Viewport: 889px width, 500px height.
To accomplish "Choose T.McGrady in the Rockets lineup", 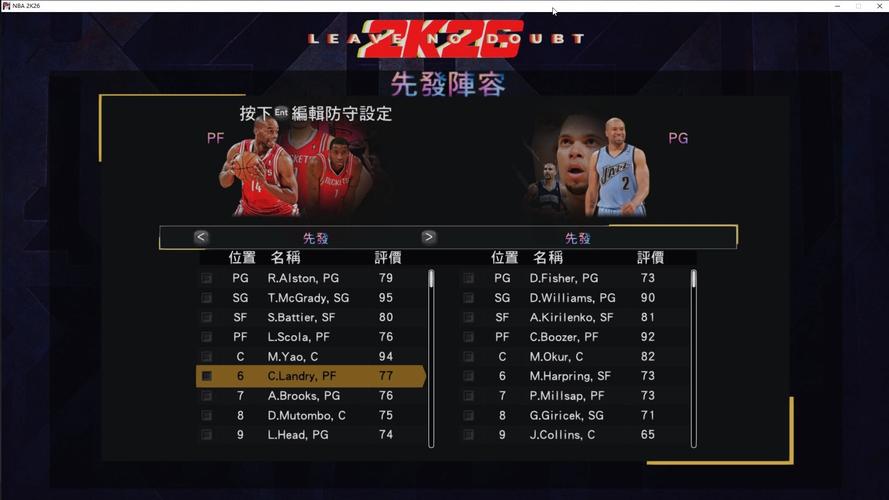I will 308,298.
